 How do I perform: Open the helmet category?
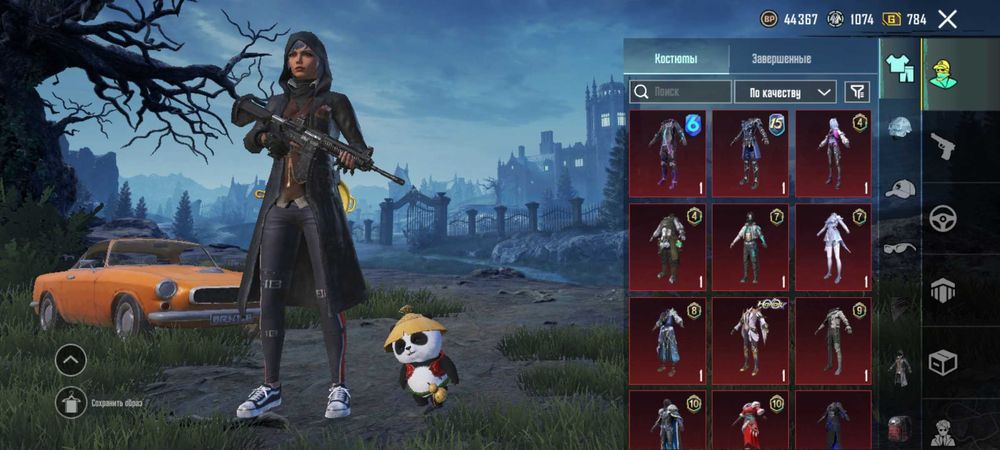point(900,128)
